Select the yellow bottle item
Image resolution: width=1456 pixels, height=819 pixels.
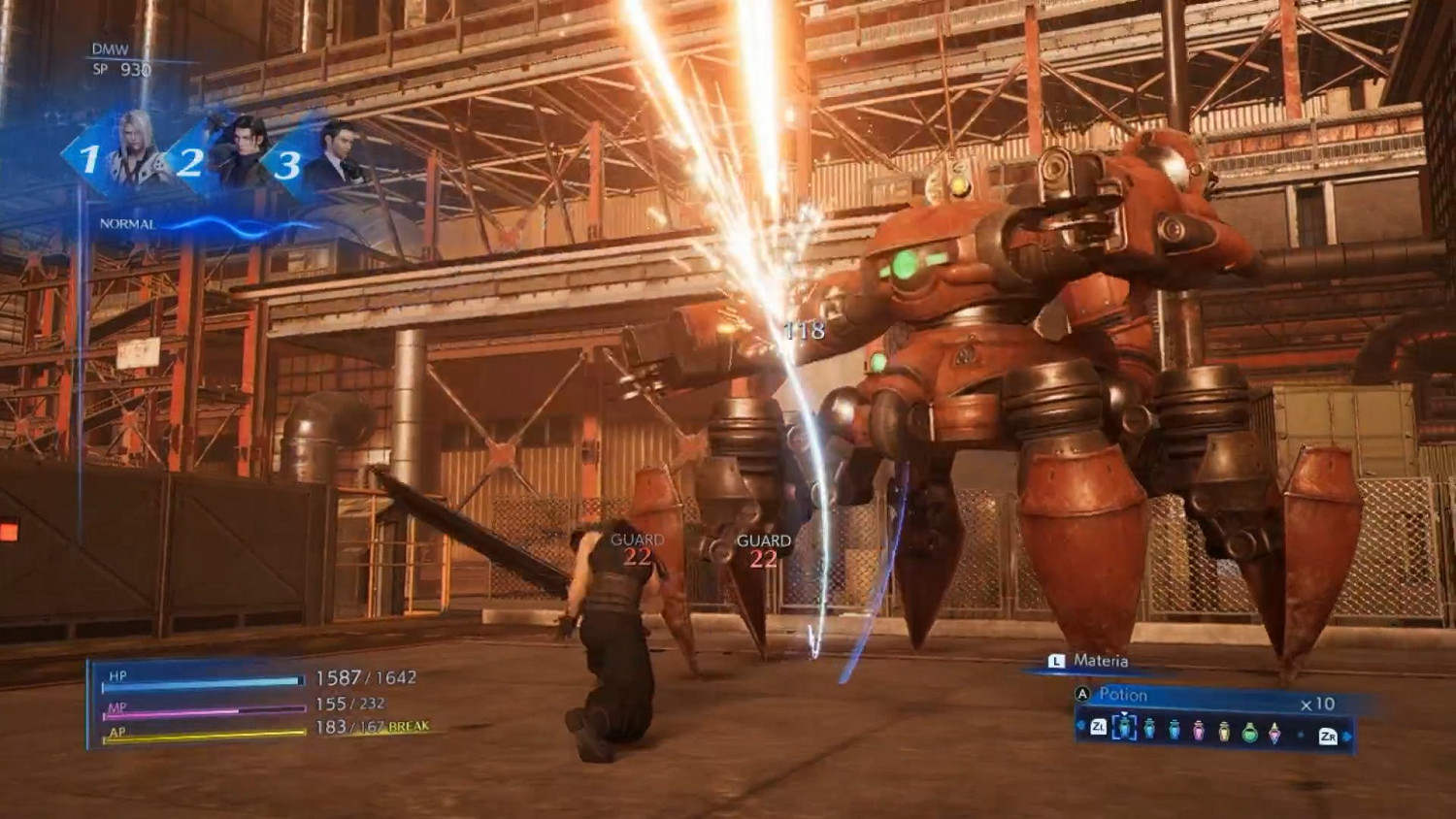1224,732
